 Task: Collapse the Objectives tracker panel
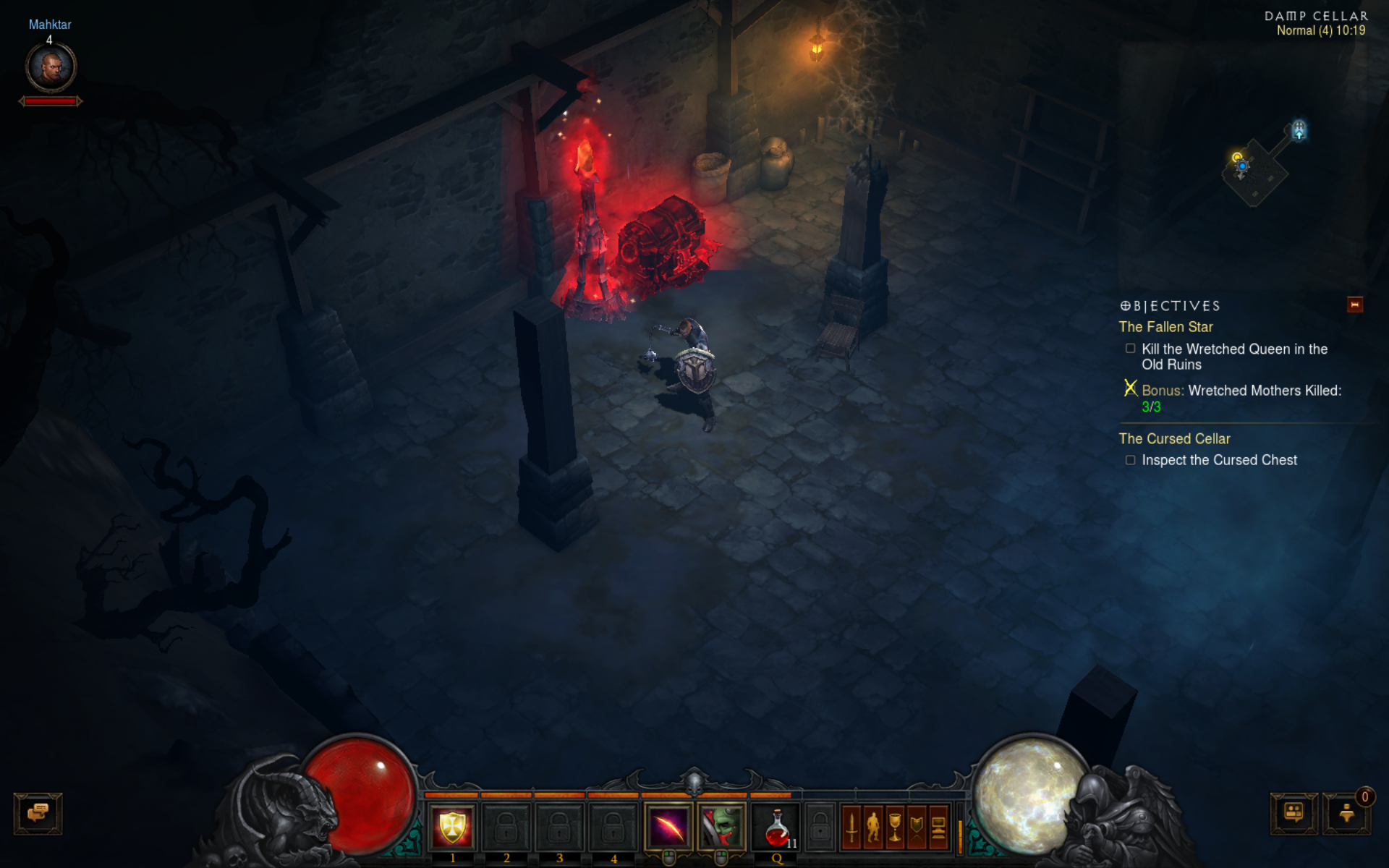coord(1355,305)
